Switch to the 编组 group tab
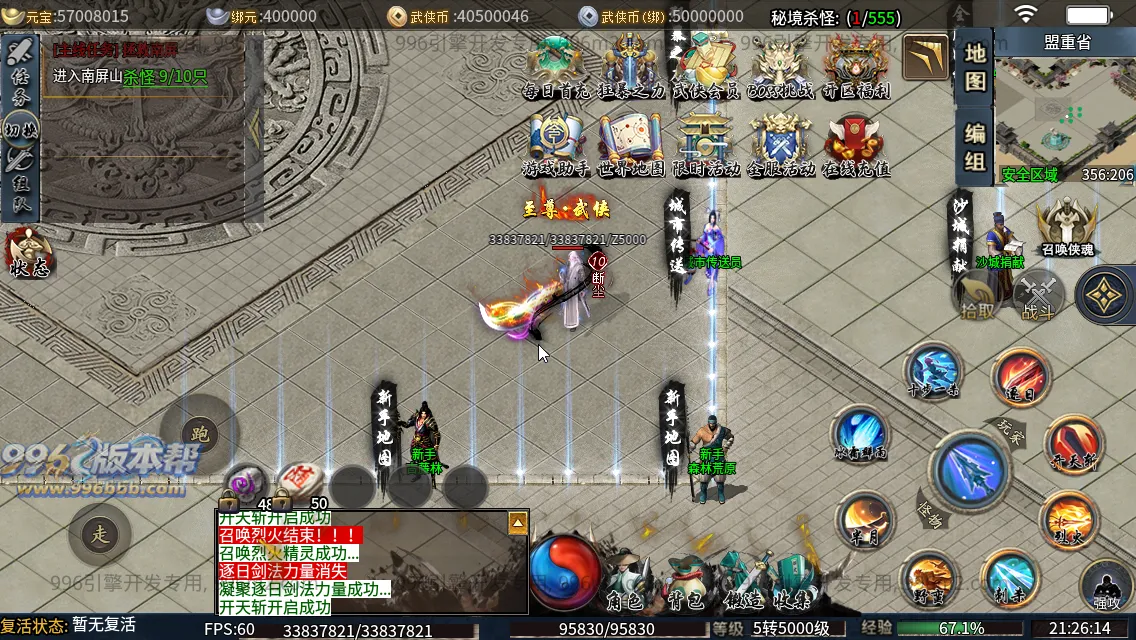The image size is (1136, 640). click(975, 147)
